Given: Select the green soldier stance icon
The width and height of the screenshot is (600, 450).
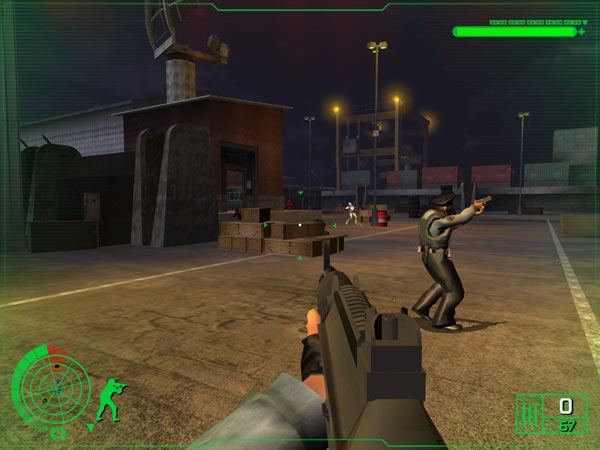Looking at the screenshot, I should [108, 398].
